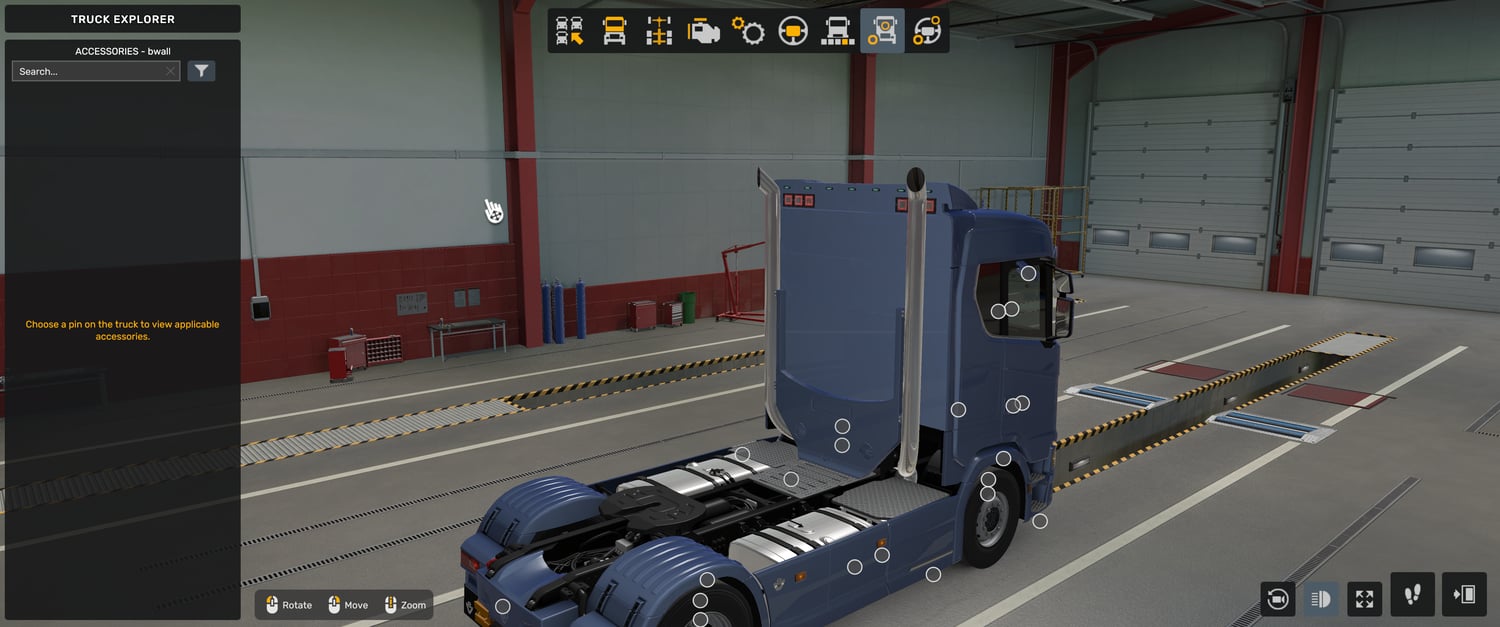Open the interior accessories tab
This screenshot has width=1500, height=627.
click(927, 31)
